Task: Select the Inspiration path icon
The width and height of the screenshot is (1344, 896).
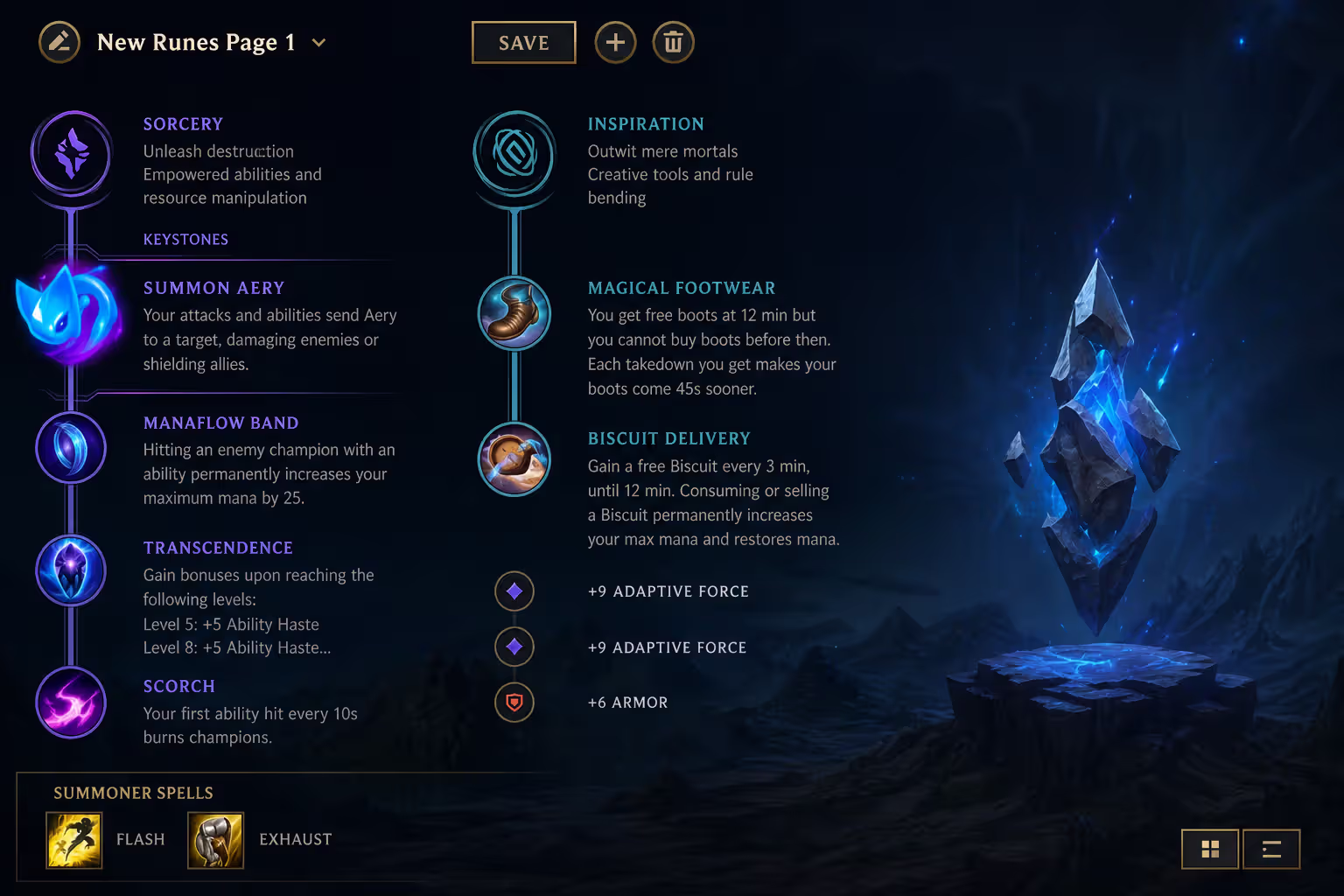Action: (514, 154)
